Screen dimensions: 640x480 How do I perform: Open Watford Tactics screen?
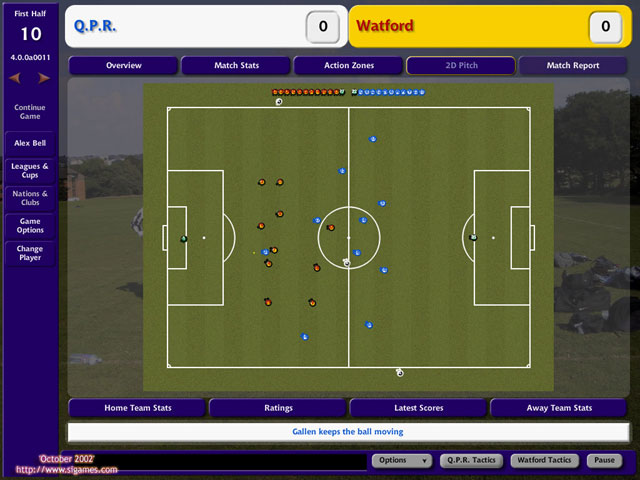(x=543, y=461)
